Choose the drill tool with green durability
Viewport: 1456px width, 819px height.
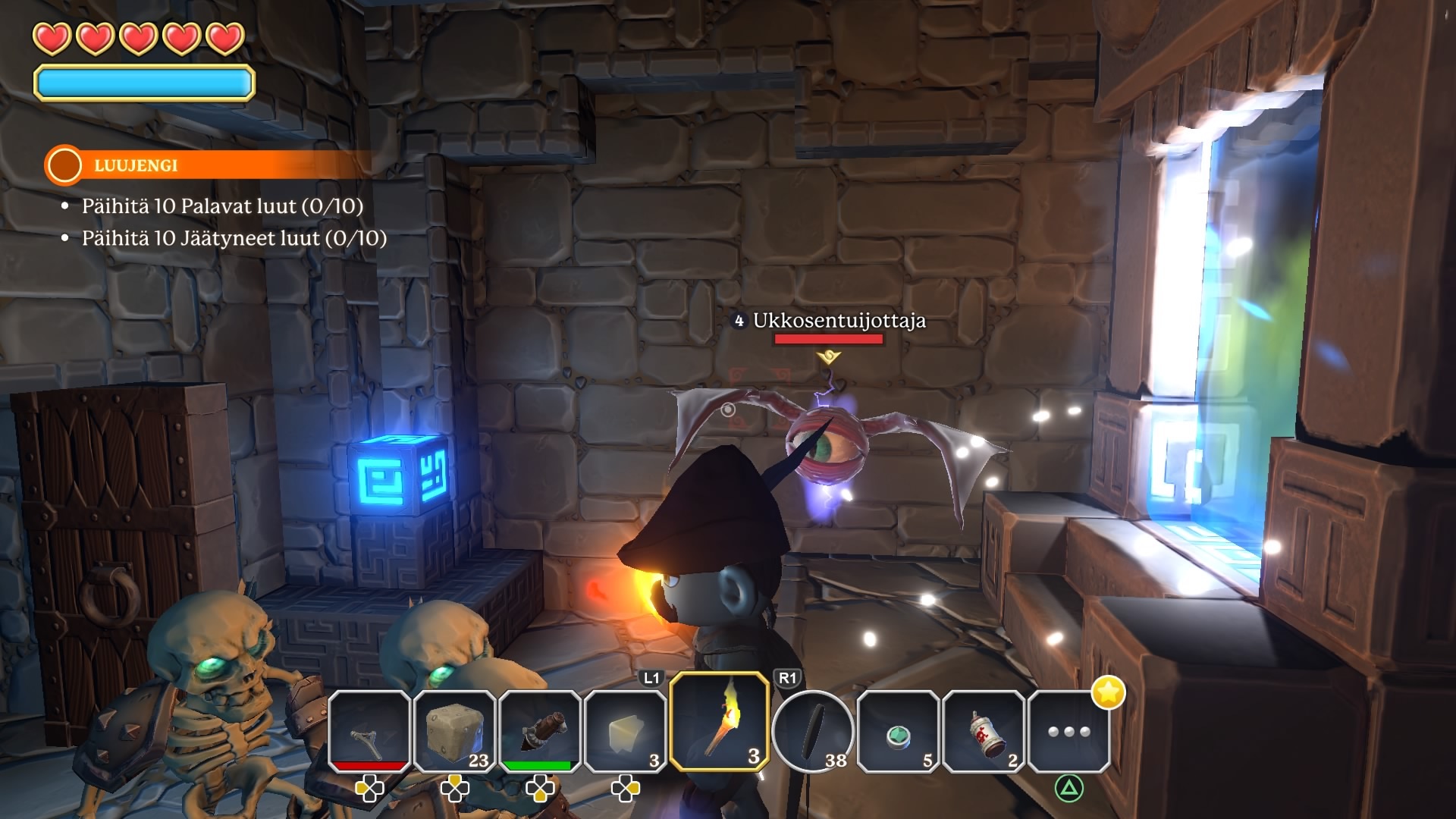(x=540, y=731)
